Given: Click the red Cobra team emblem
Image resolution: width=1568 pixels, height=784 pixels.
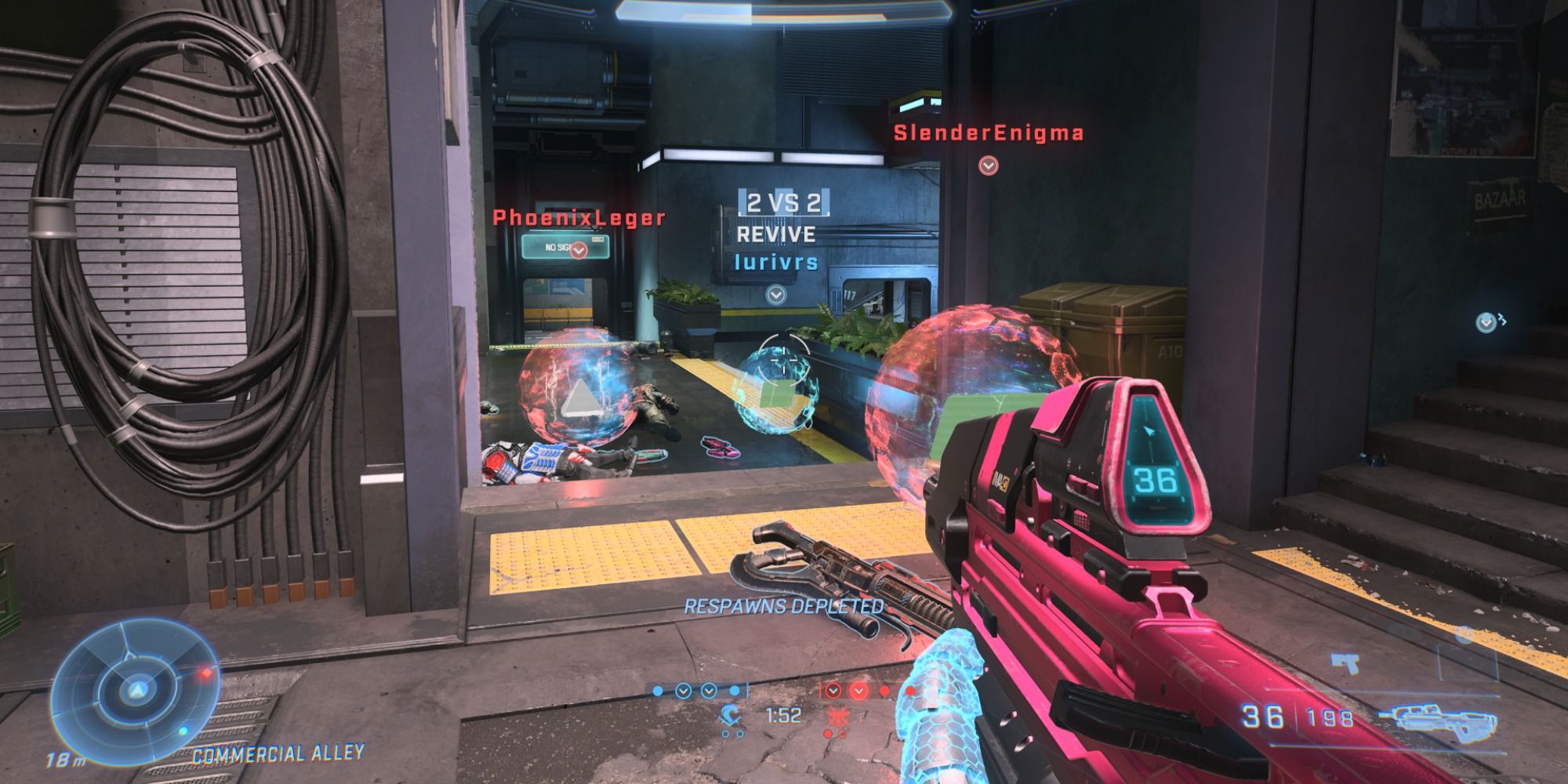Looking at the screenshot, I should (836, 715).
